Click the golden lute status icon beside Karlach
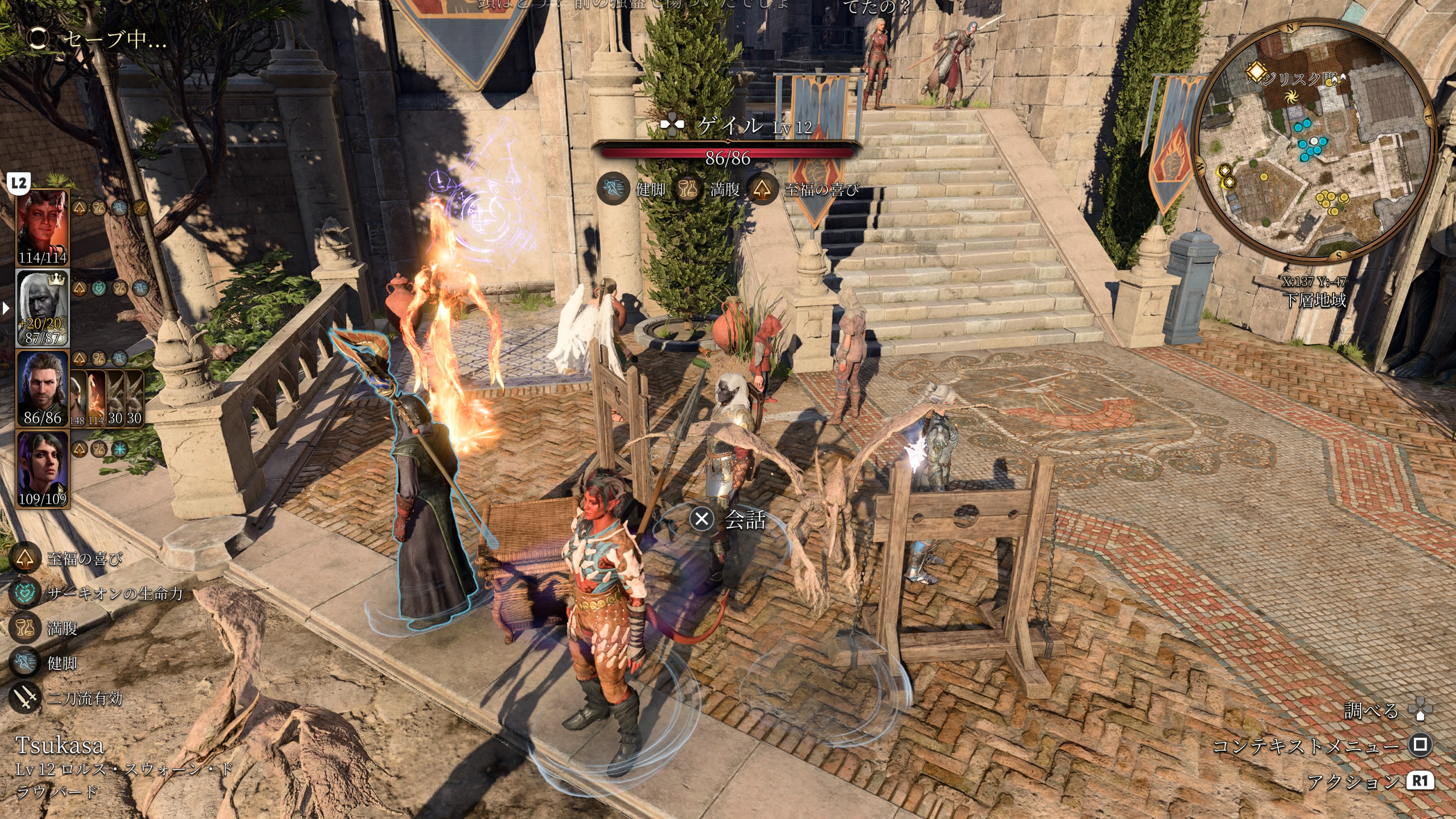The width and height of the screenshot is (1456, 819). click(x=140, y=208)
